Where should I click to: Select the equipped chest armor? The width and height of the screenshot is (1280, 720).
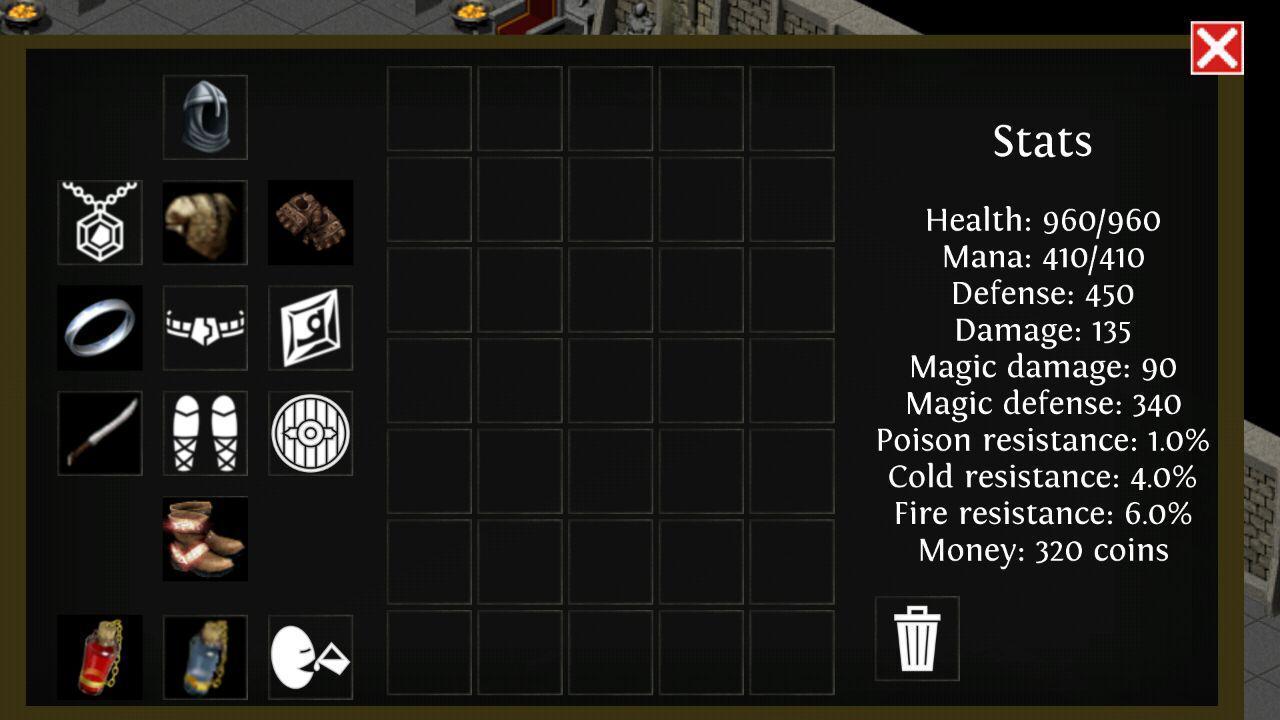click(x=205, y=222)
